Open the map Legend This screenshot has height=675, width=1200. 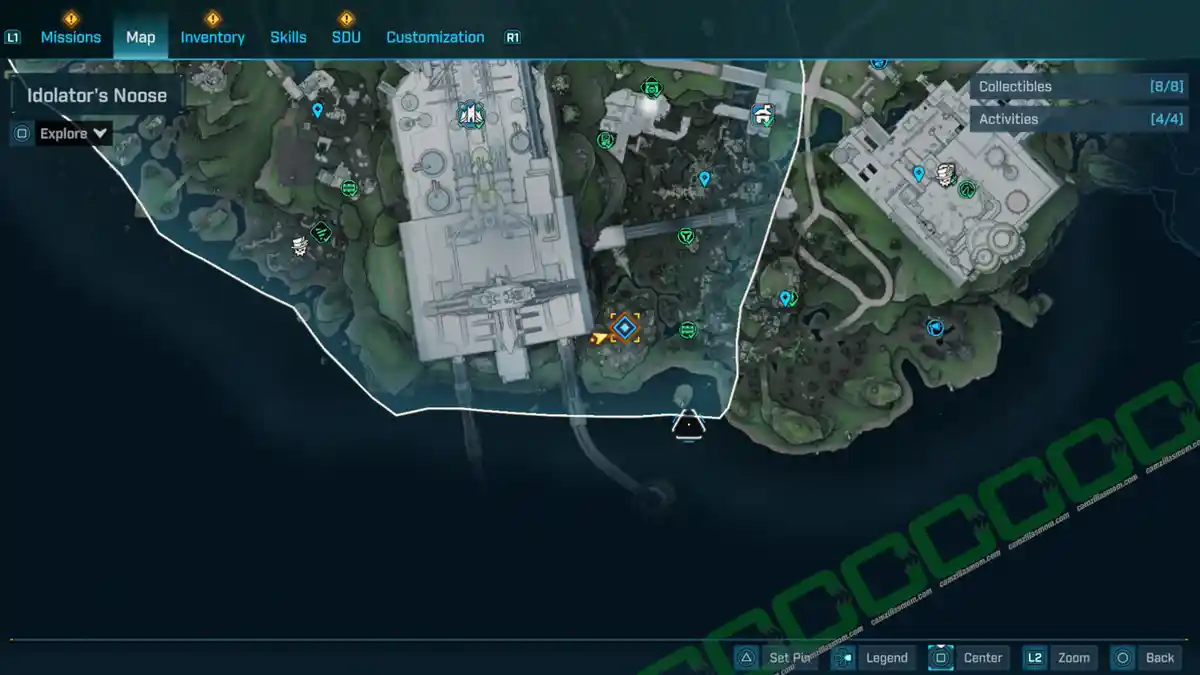click(874, 657)
